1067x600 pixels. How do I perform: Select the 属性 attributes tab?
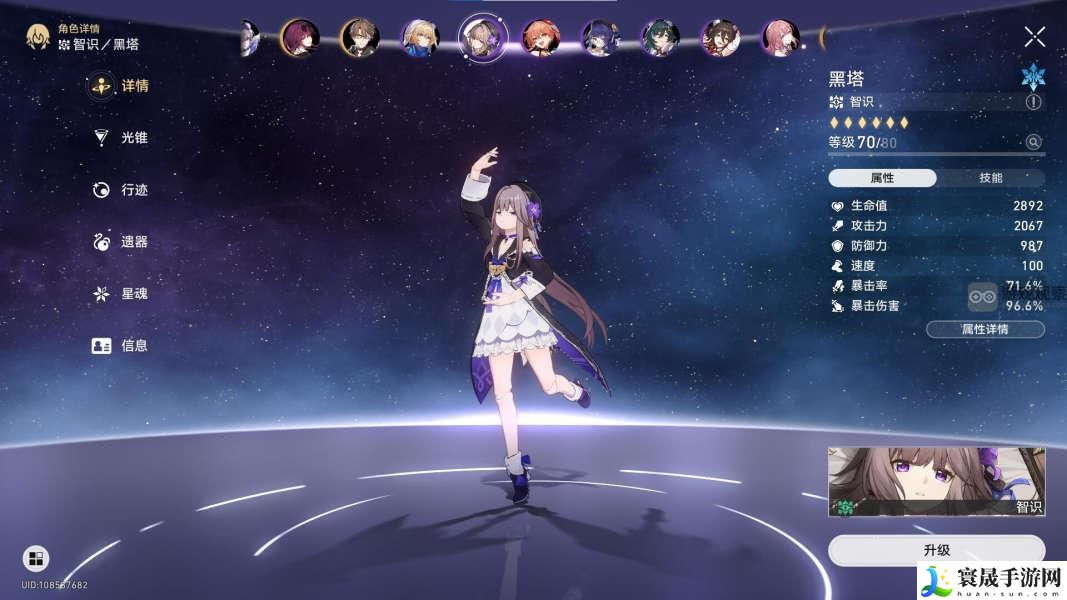[x=882, y=178]
